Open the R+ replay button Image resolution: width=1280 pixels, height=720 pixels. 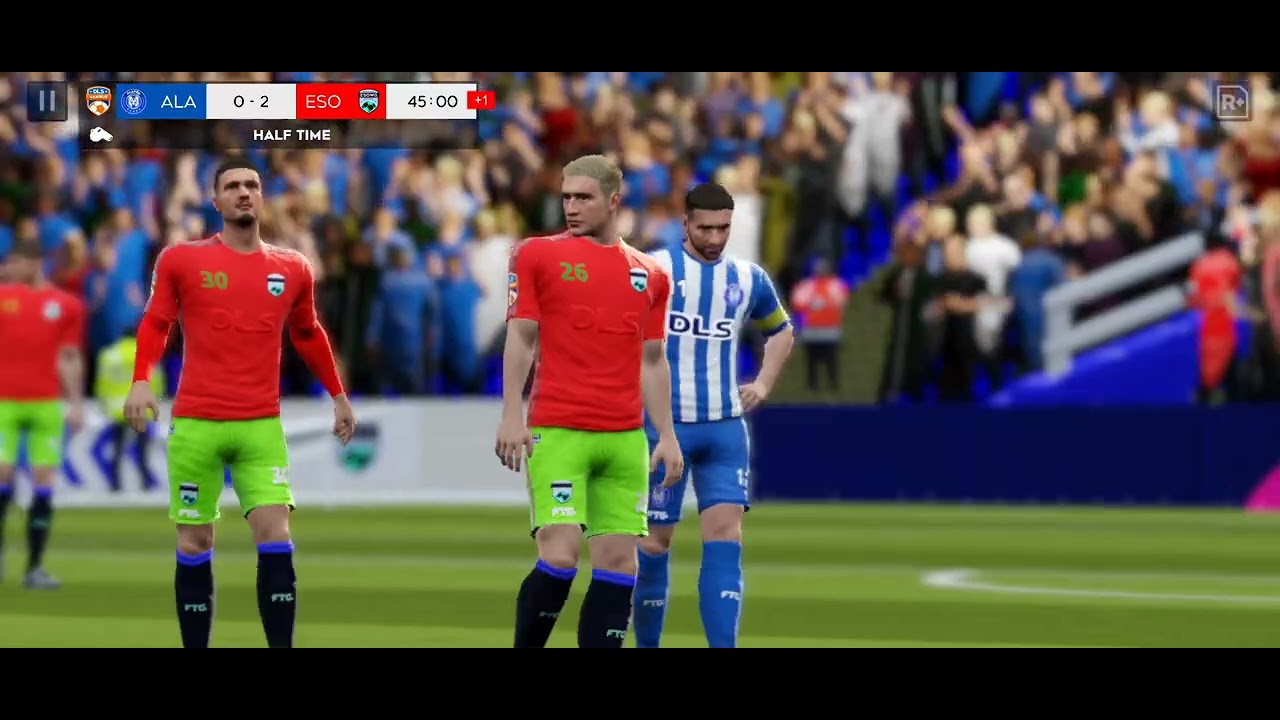1232,102
